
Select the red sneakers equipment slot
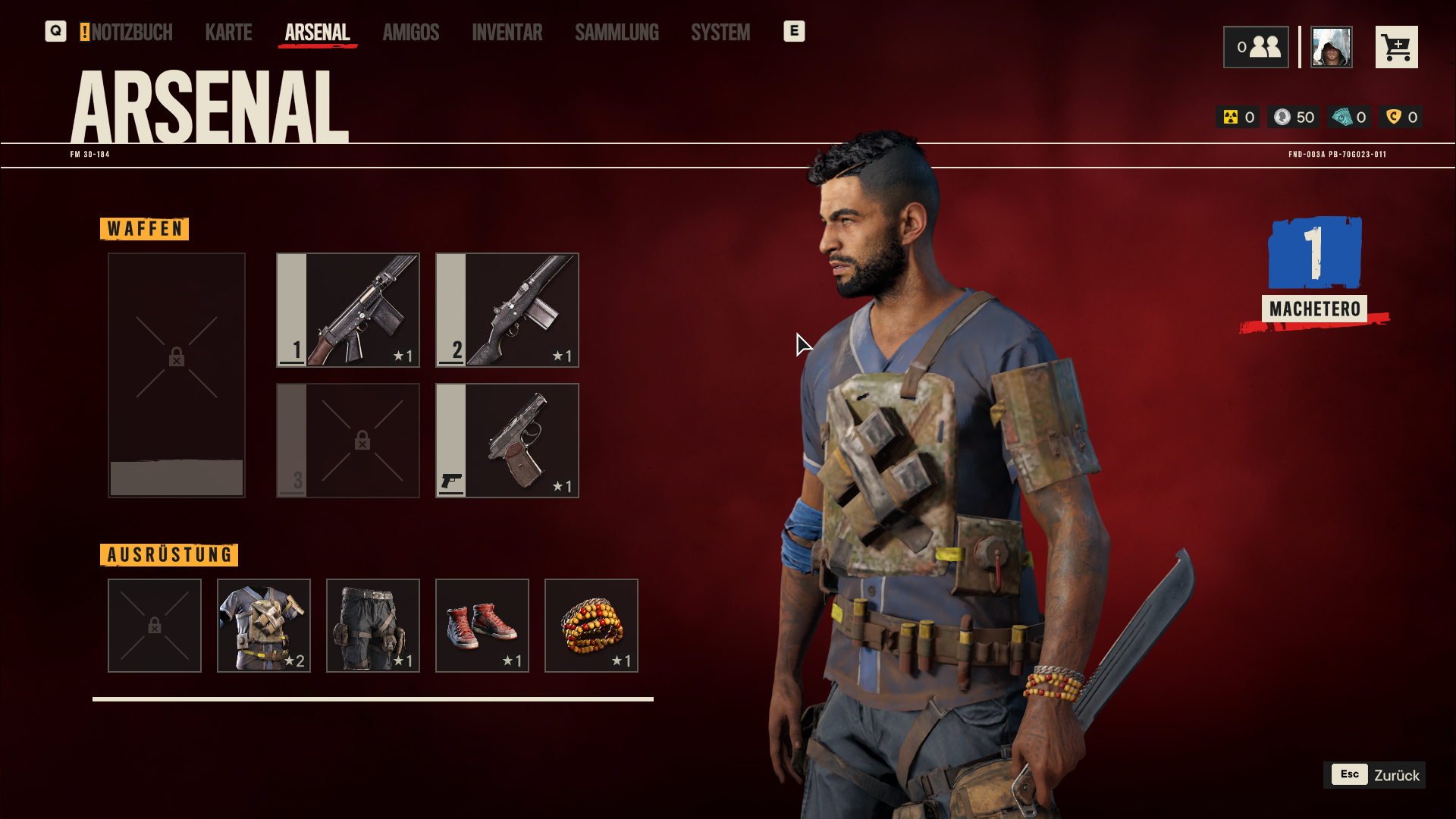click(482, 626)
